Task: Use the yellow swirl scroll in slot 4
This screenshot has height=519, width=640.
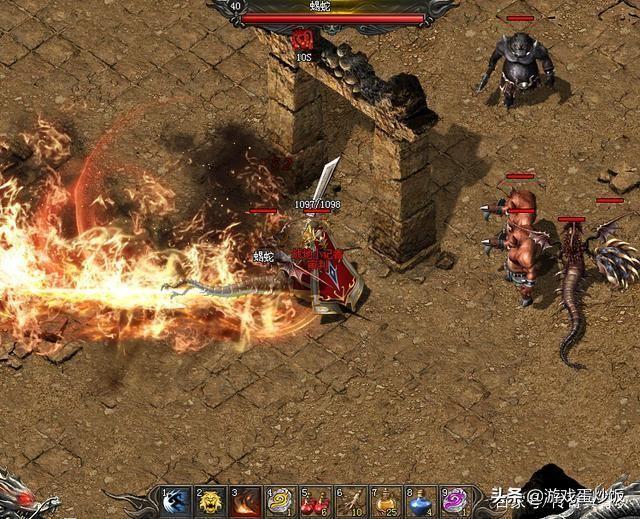Action: pos(281,501)
